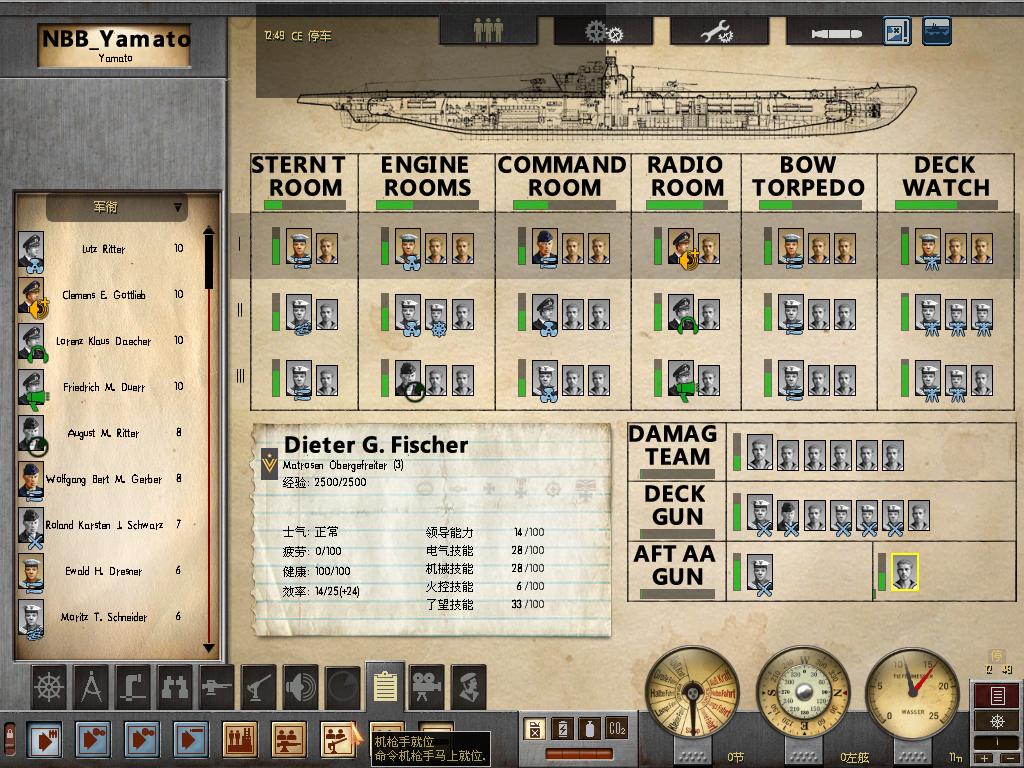Open the rank sort dropdown above crew list

pos(117,208)
